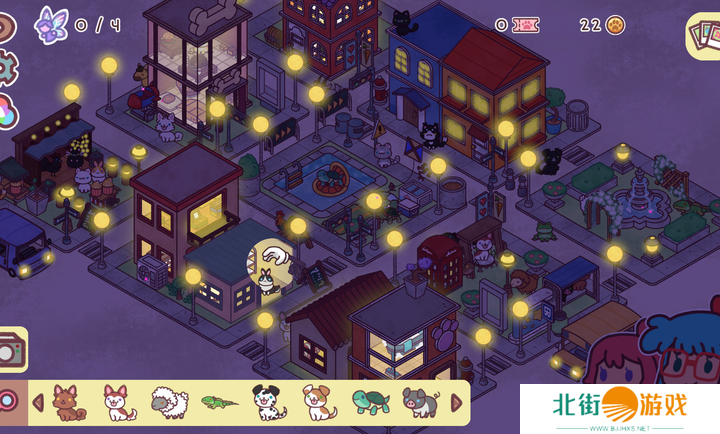Pick the gray pig from the bar
Image resolution: width=720 pixels, height=434 pixels.
pos(420,402)
